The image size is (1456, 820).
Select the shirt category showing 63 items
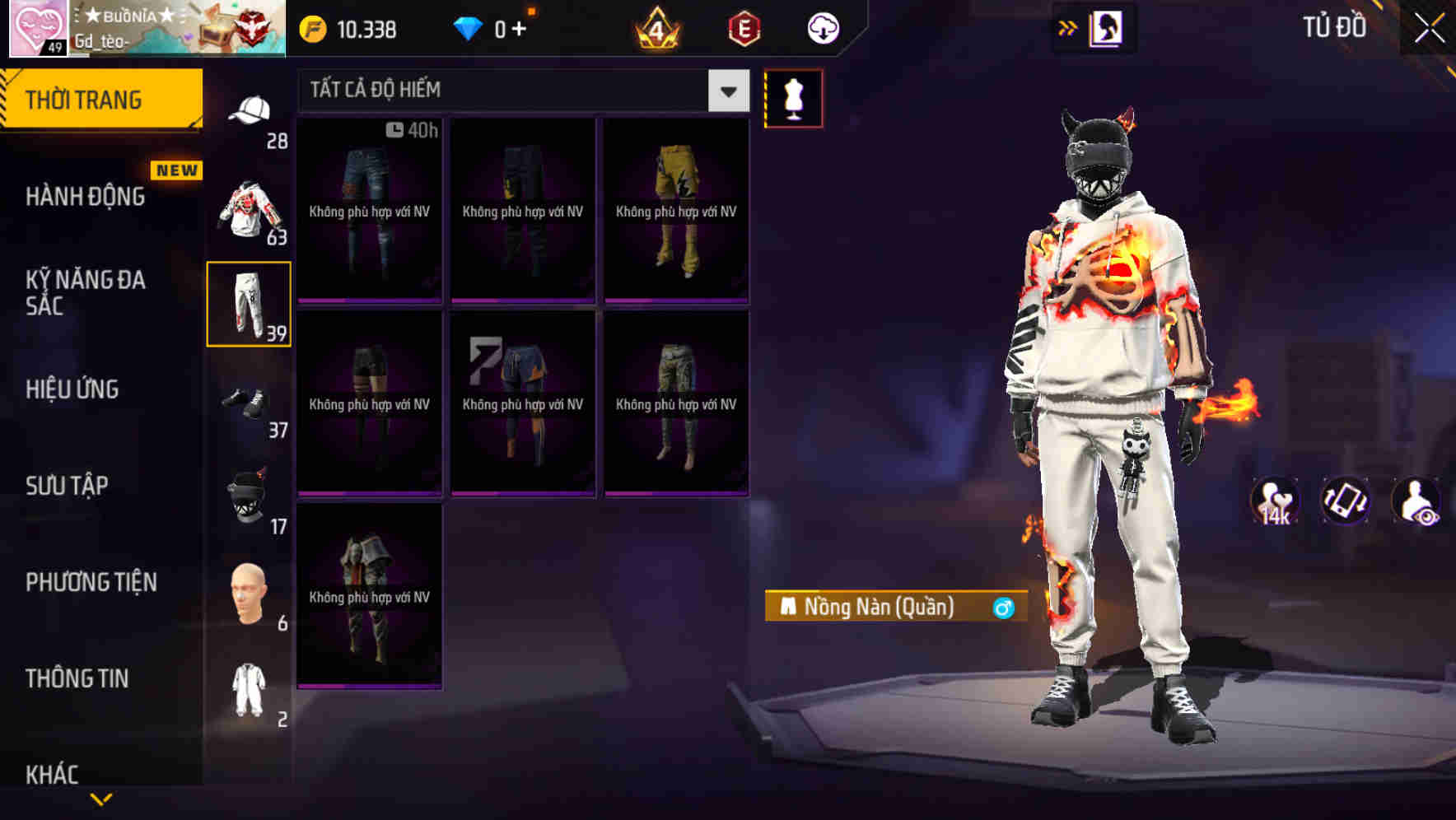(x=248, y=210)
